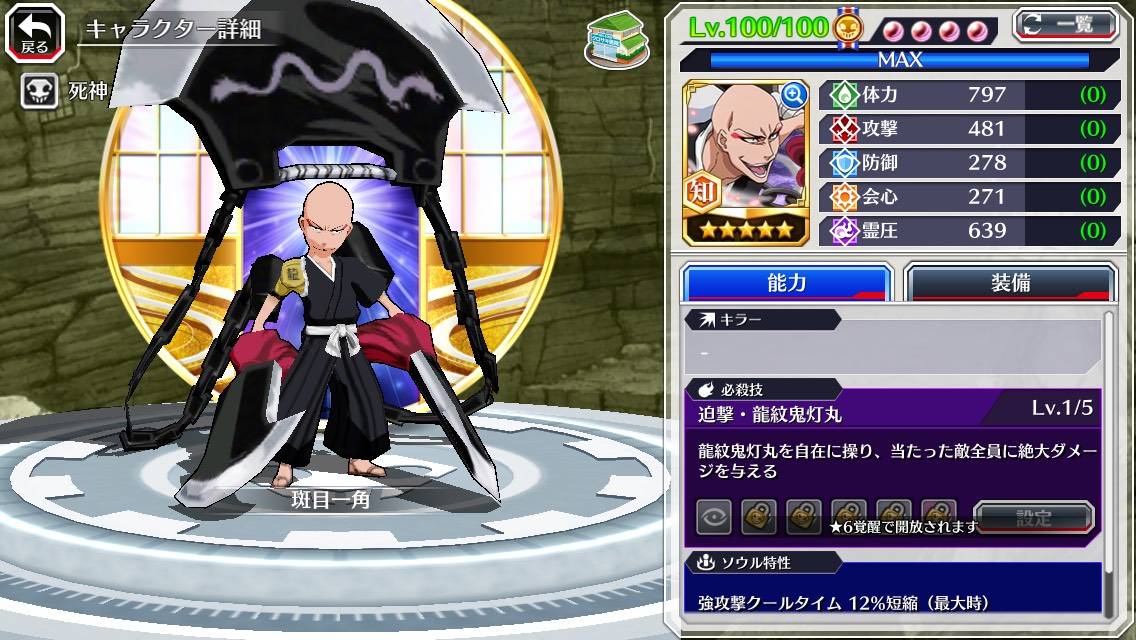Toggle the eye icon for the special move
This screenshot has height=640, width=1136.
click(x=714, y=517)
